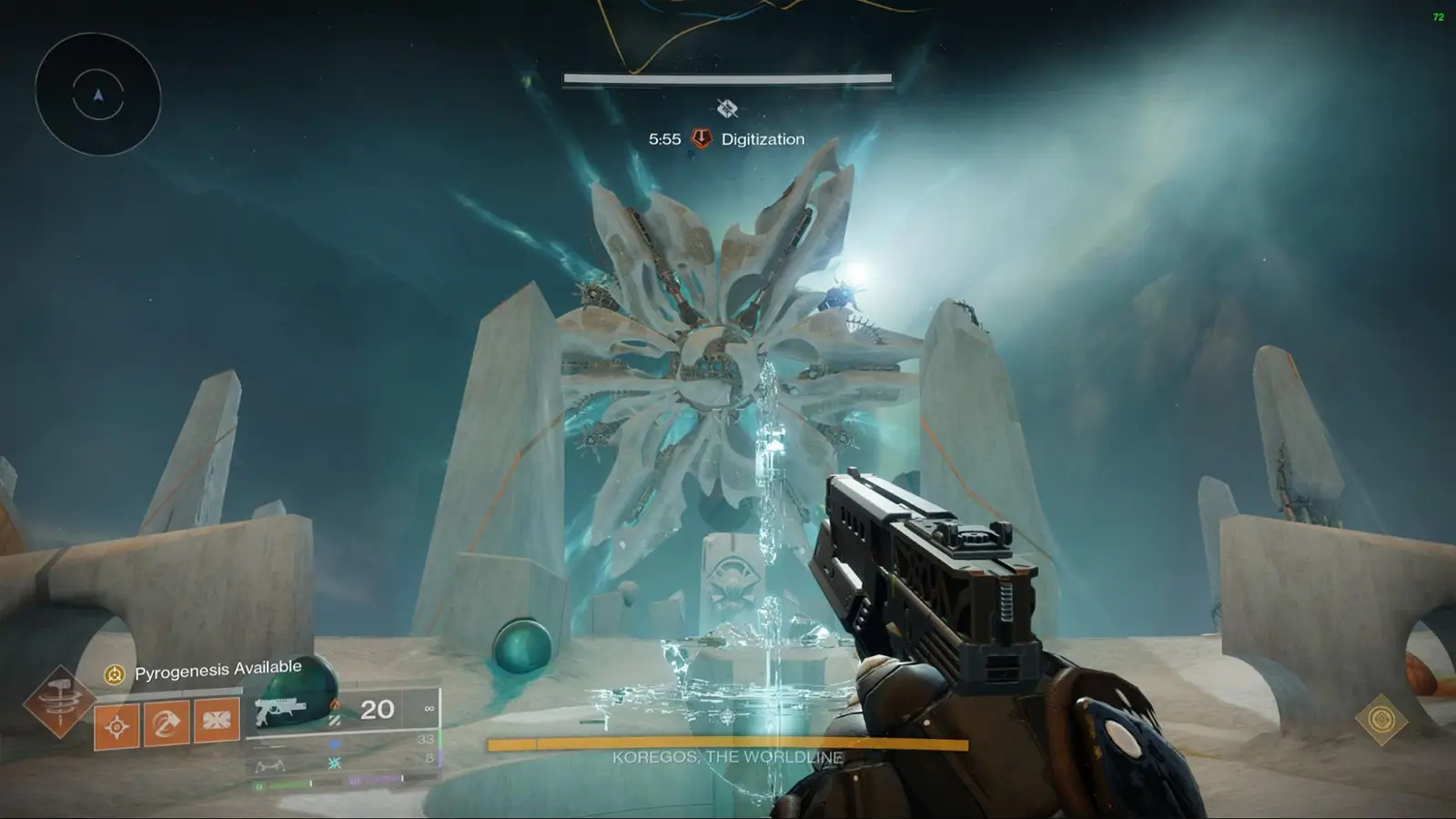1456x819 pixels.
Task: Click the blue ammo element icon near 33
Action: [x=334, y=743]
